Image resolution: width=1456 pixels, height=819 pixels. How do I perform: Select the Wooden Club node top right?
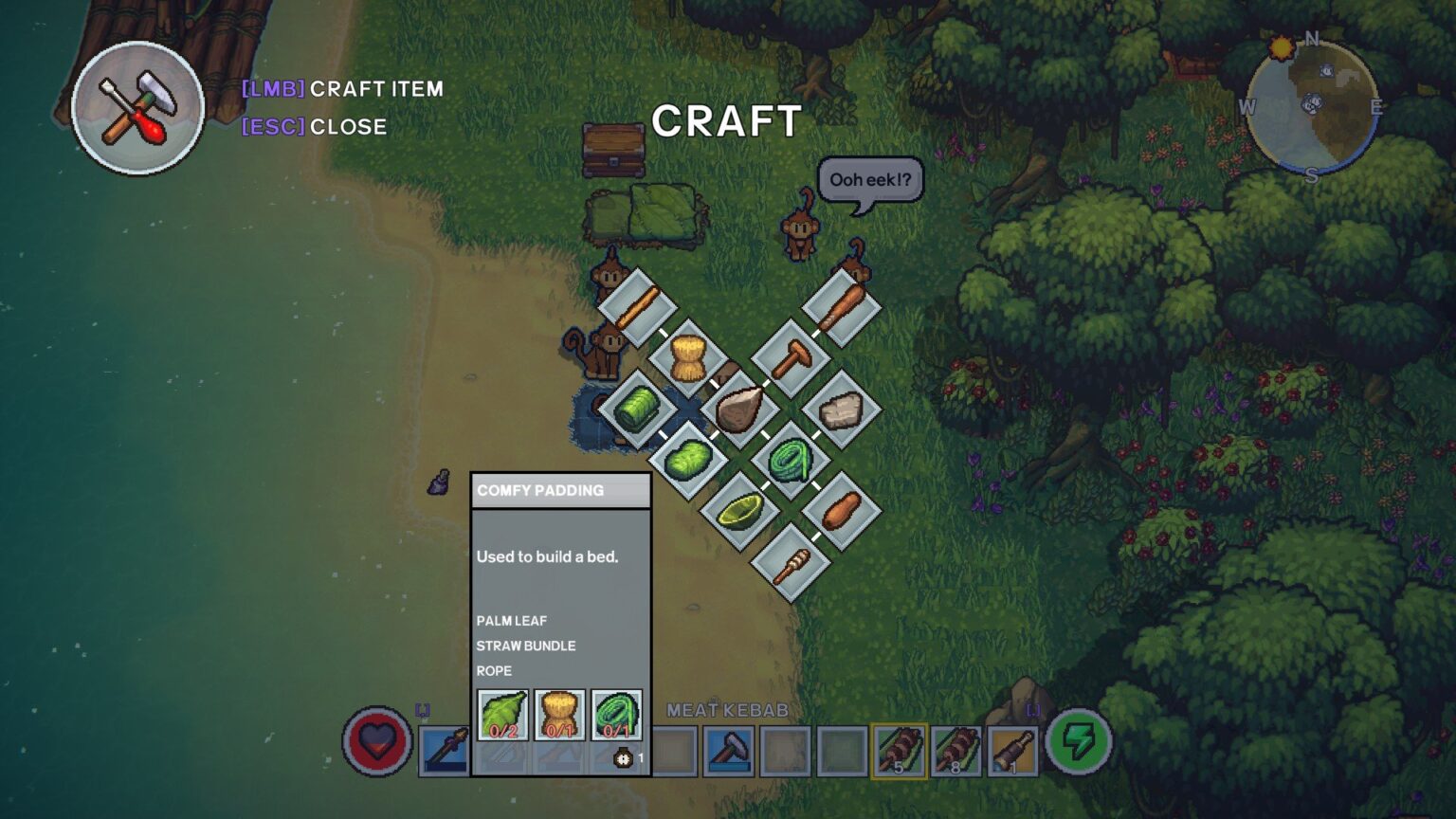coord(843,306)
